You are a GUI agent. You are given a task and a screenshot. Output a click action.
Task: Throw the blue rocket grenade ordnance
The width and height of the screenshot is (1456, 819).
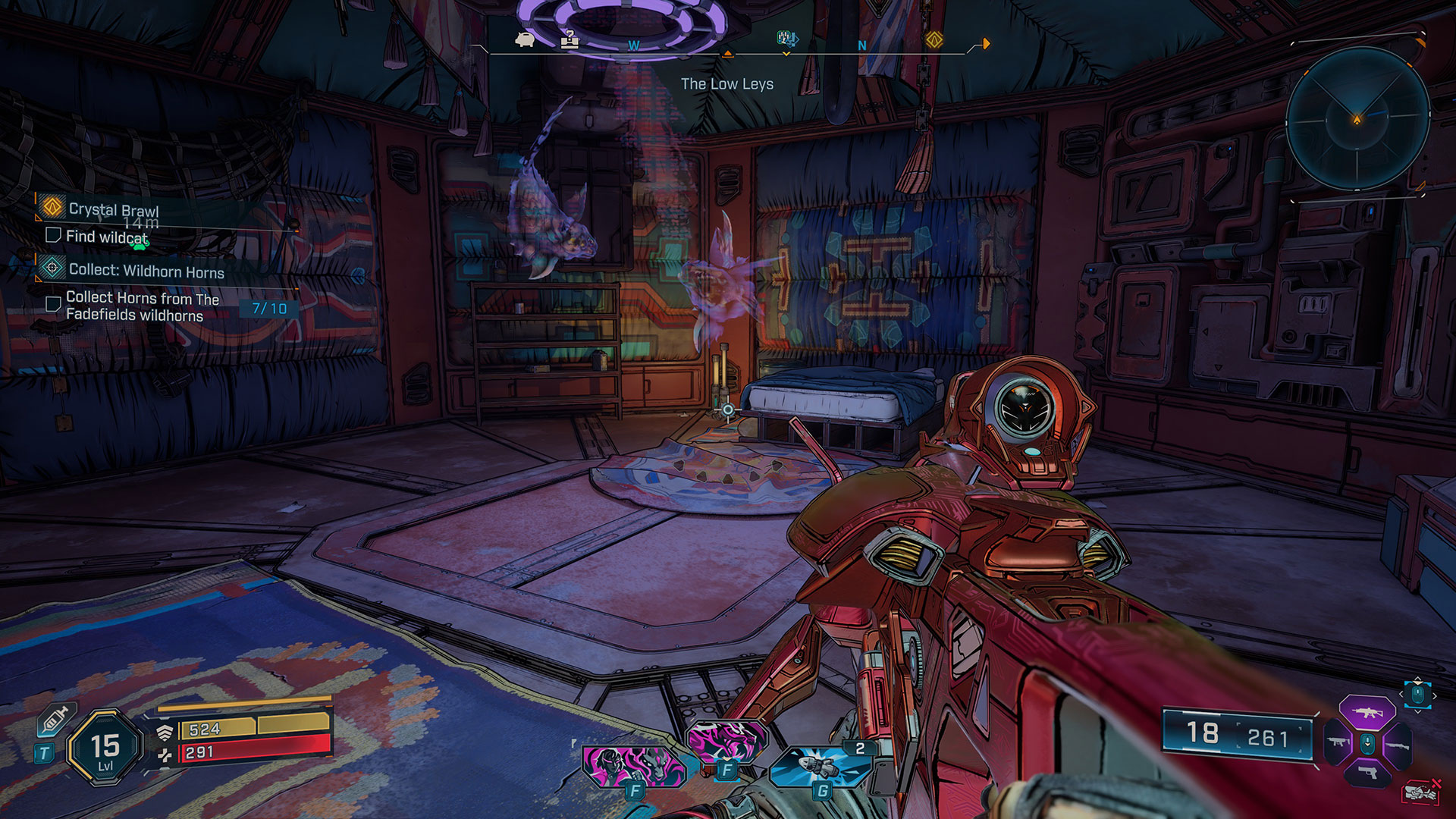pos(819,767)
